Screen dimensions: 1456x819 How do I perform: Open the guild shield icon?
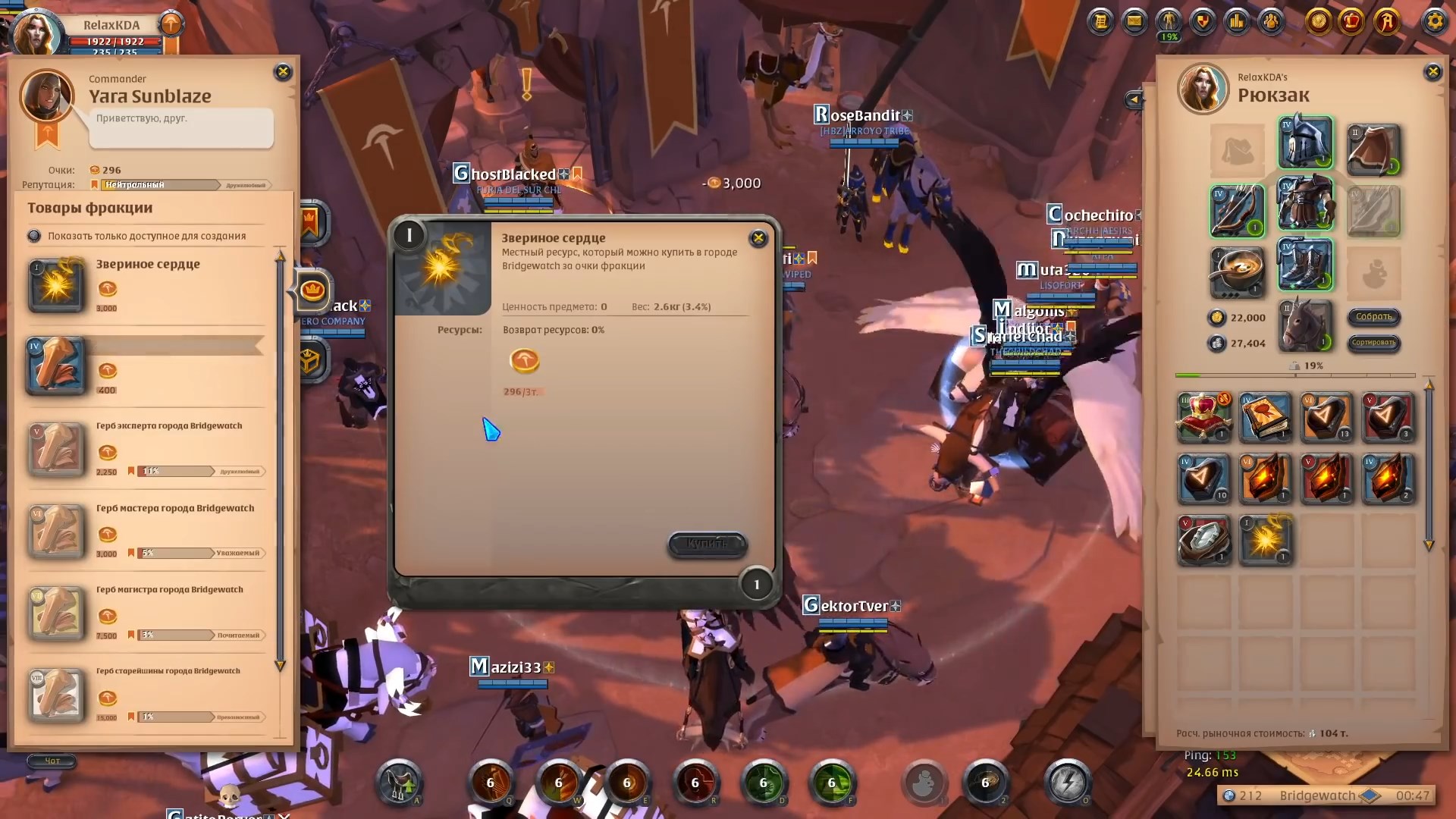(x=1203, y=23)
